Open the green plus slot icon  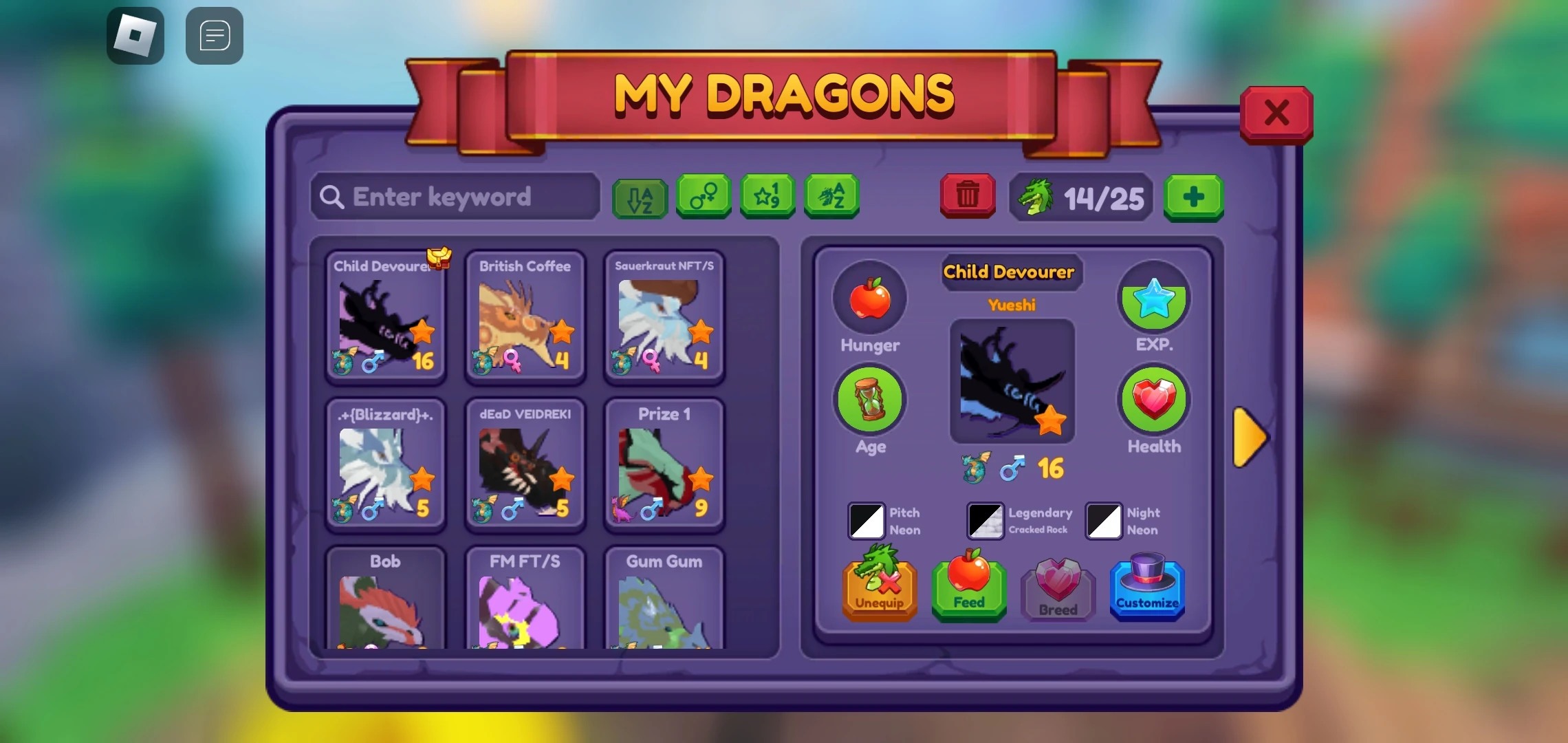[x=1193, y=199]
